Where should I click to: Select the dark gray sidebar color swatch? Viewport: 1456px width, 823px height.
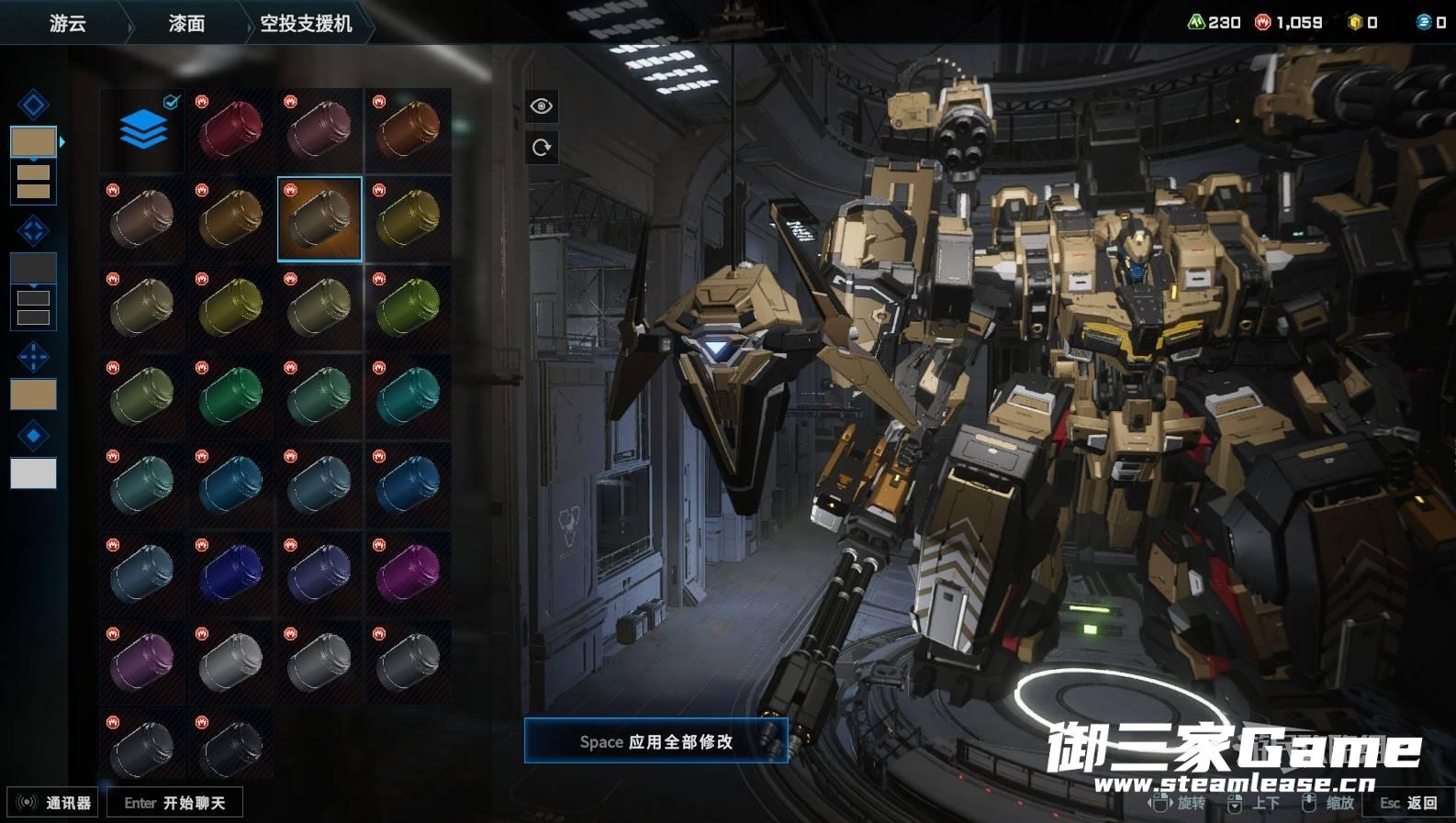[33, 268]
